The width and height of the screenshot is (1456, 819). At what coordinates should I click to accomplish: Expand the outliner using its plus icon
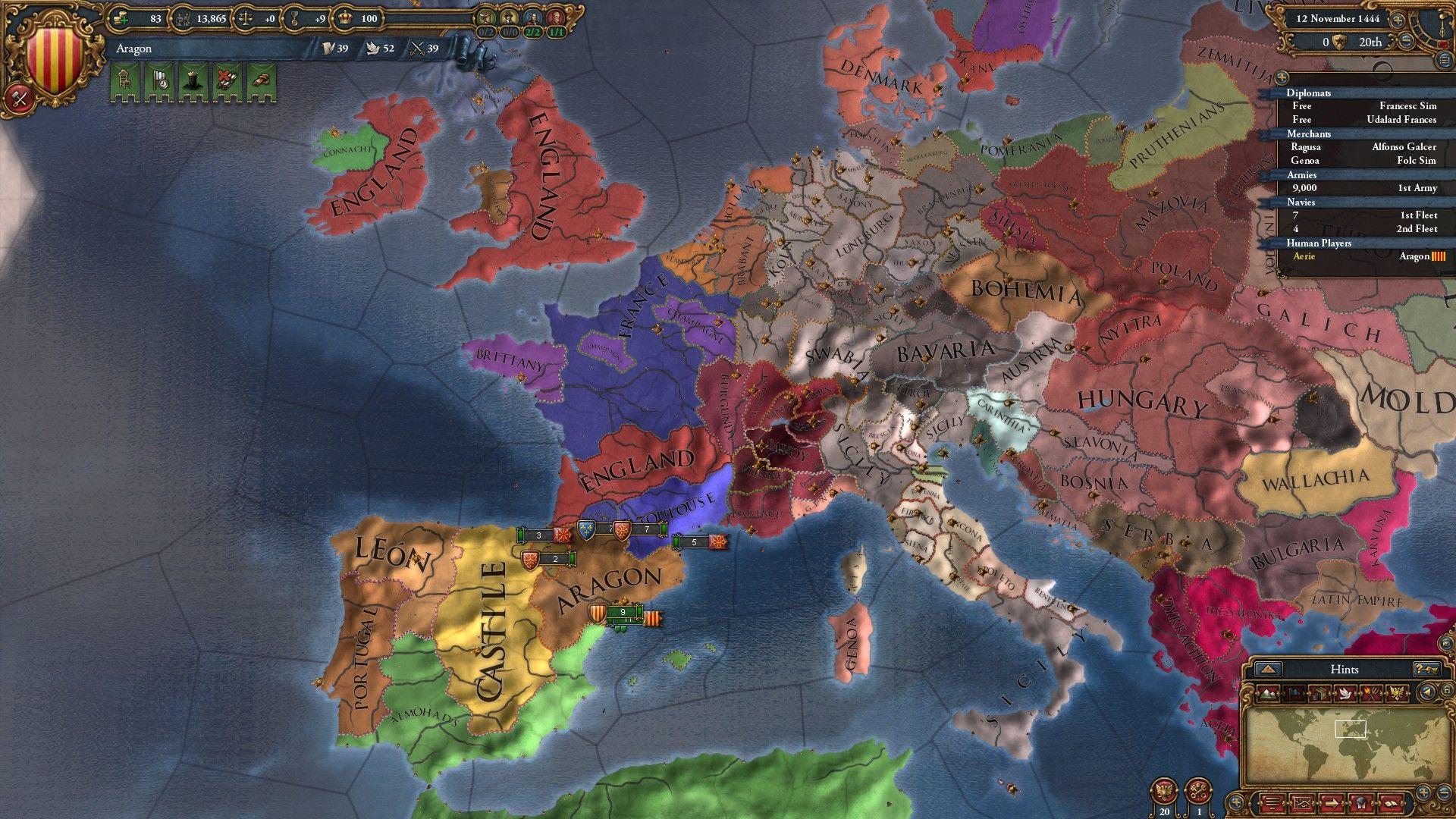(x=1282, y=76)
